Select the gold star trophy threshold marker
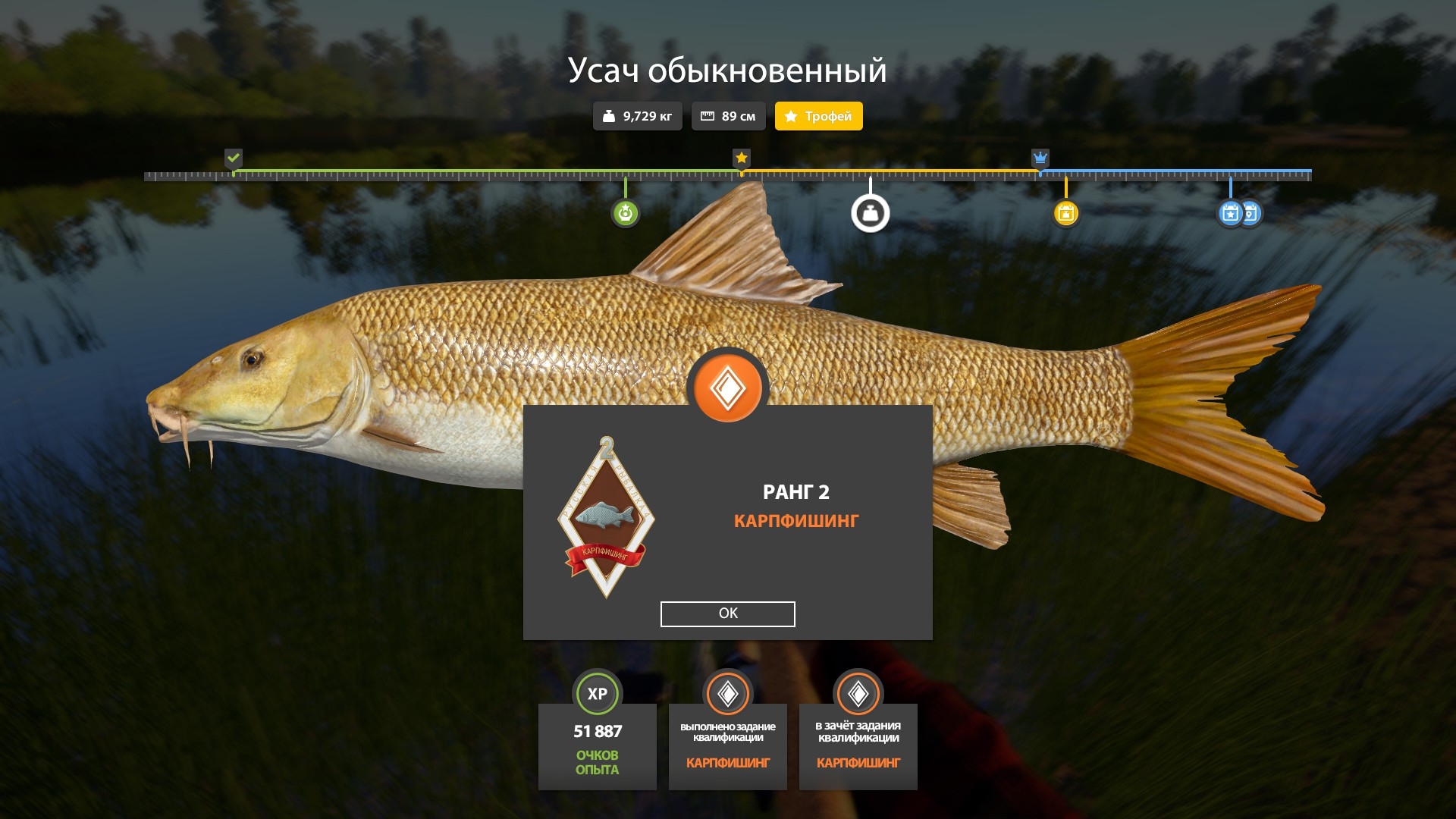Screen dimensions: 1456x819 [x=741, y=158]
